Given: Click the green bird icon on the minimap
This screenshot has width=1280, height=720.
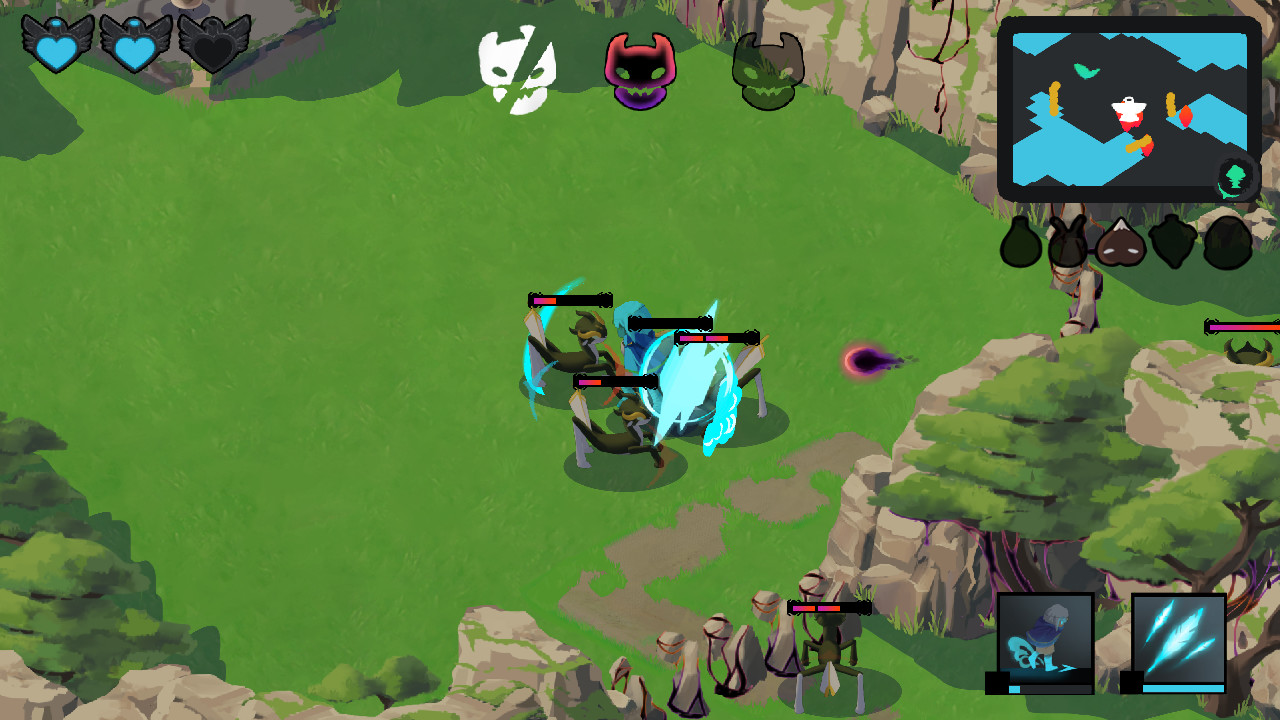Looking at the screenshot, I should click(x=1084, y=70).
